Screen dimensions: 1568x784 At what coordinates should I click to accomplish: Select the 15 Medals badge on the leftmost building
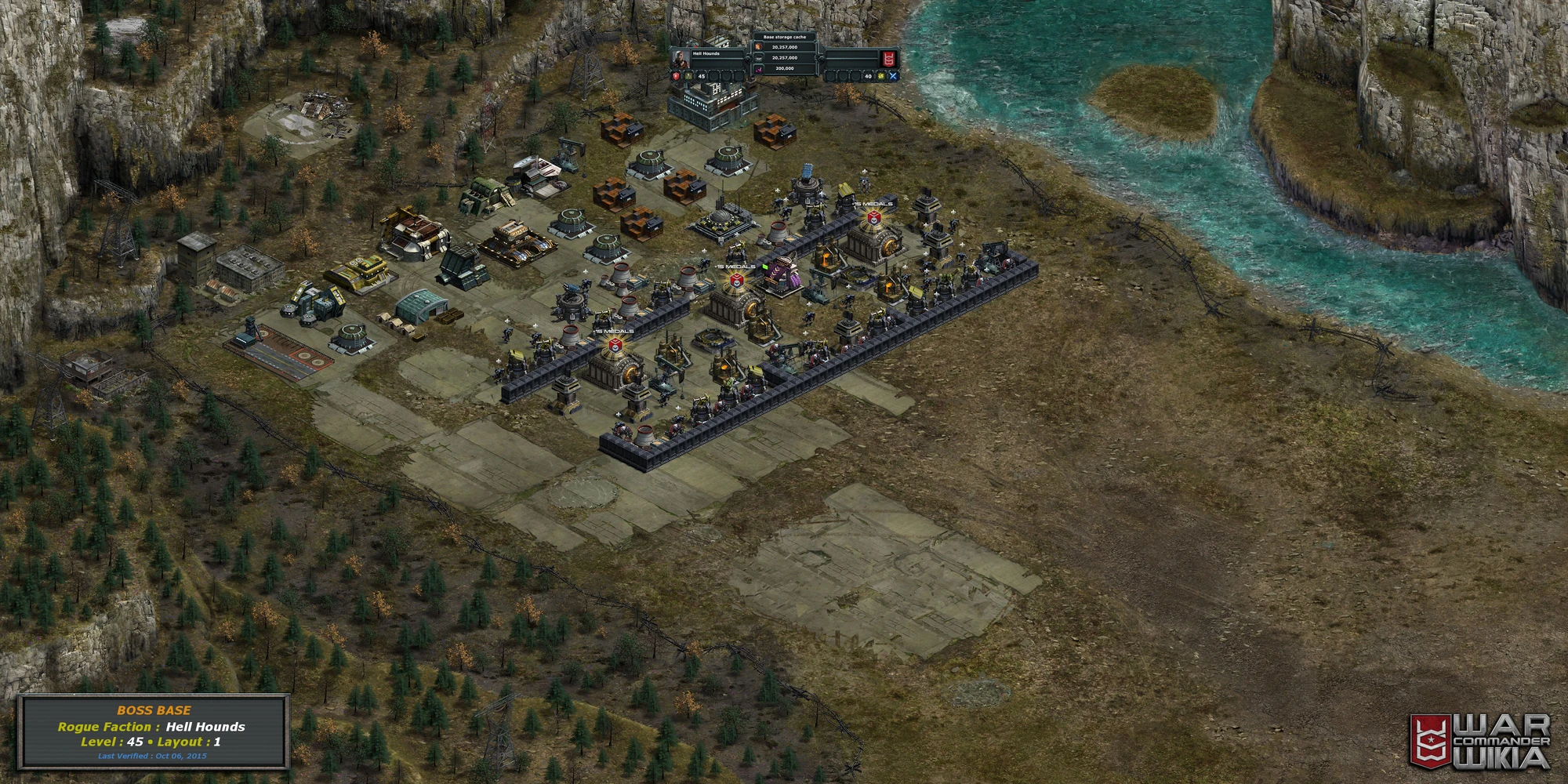(x=615, y=341)
